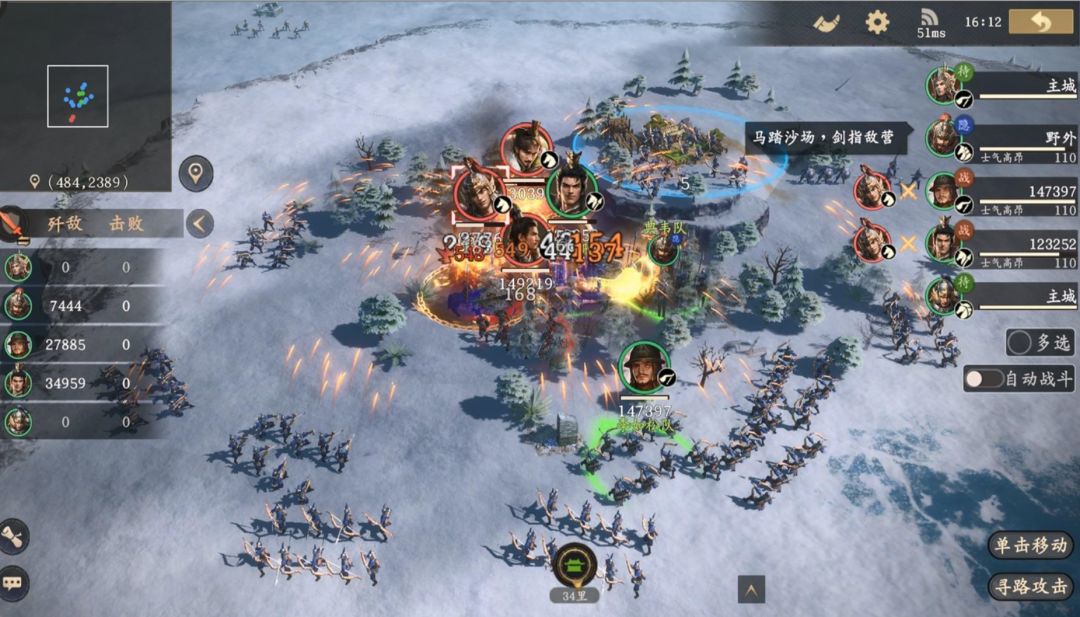The width and height of the screenshot is (1080, 617).
Task: Collapse the 歼敌 击败 battle stats panel
Action: click(200, 223)
